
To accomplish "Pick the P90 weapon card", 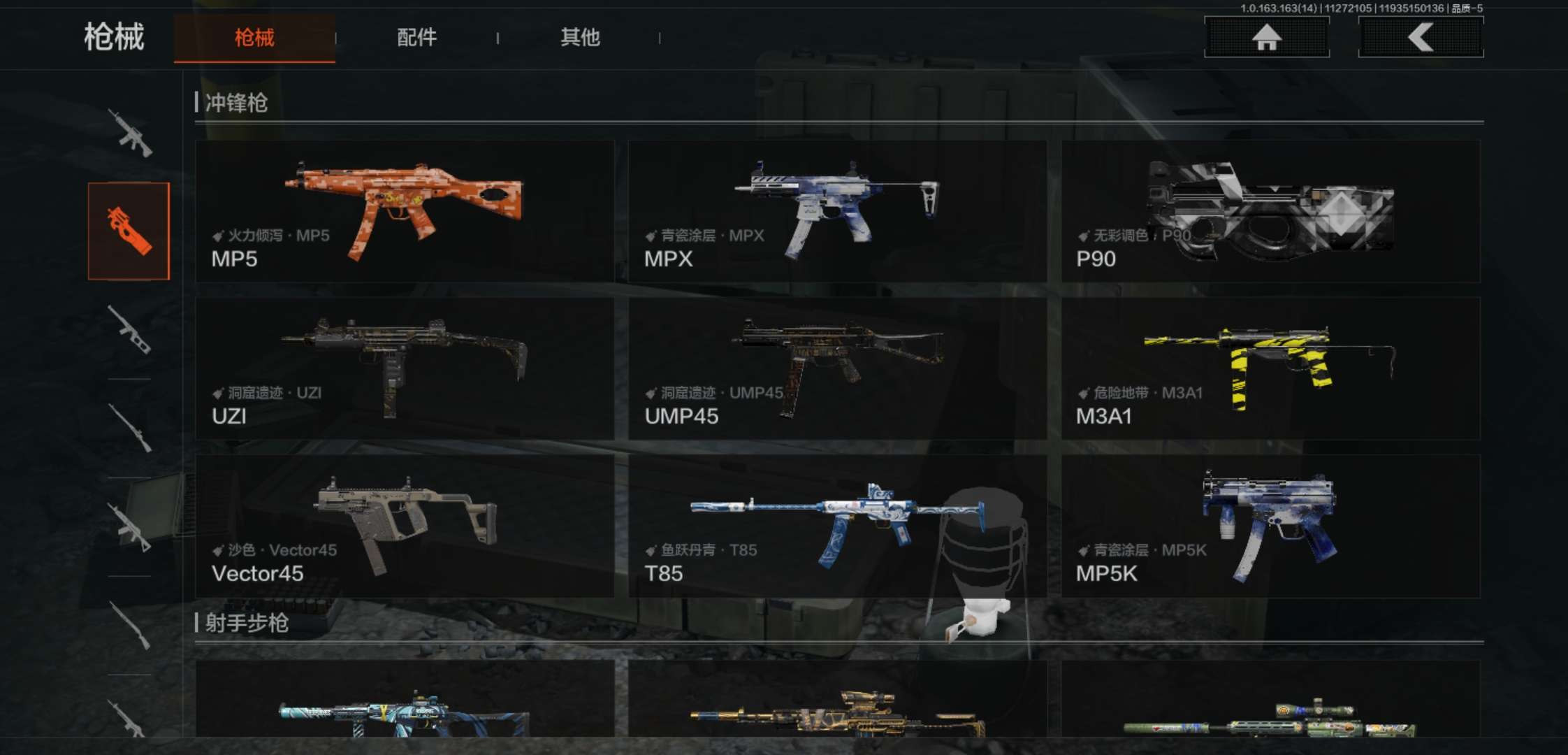I will [x=1270, y=211].
